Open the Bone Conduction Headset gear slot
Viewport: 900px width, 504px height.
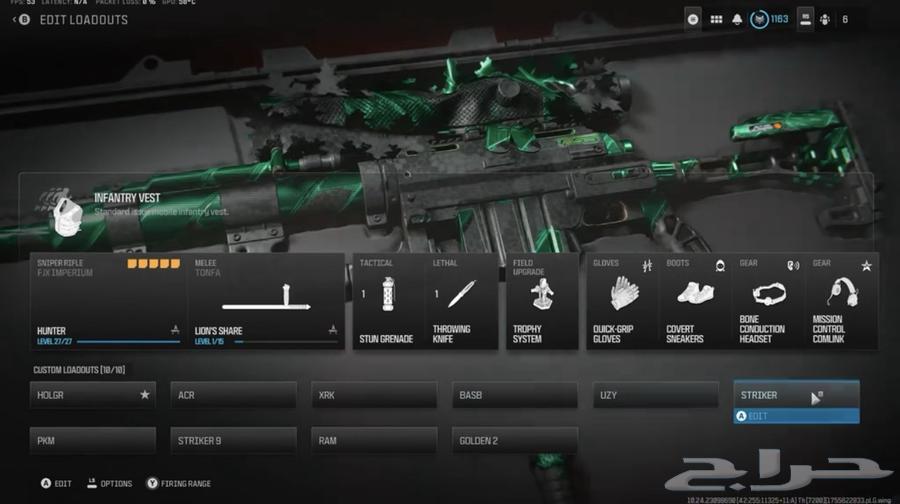[768, 301]
